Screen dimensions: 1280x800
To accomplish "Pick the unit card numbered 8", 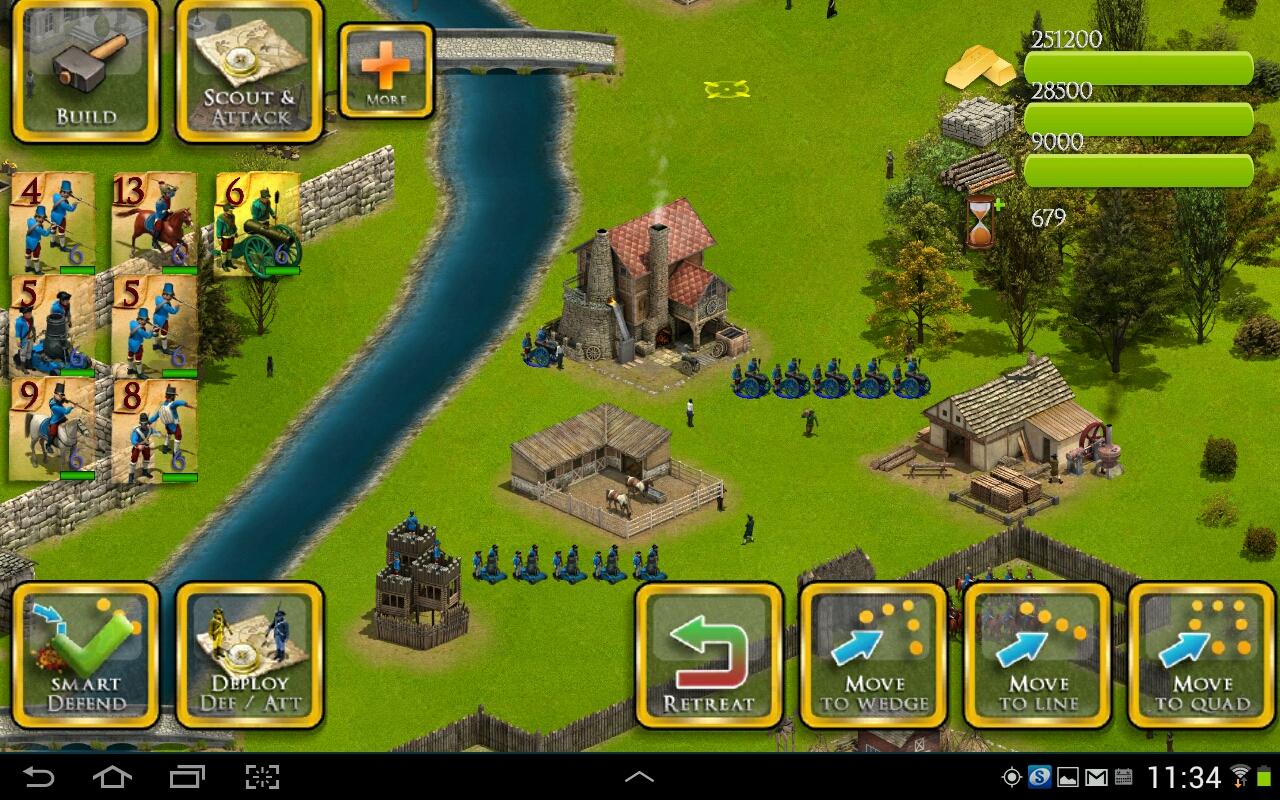I will pyautogui.click(x=154, y=429).
